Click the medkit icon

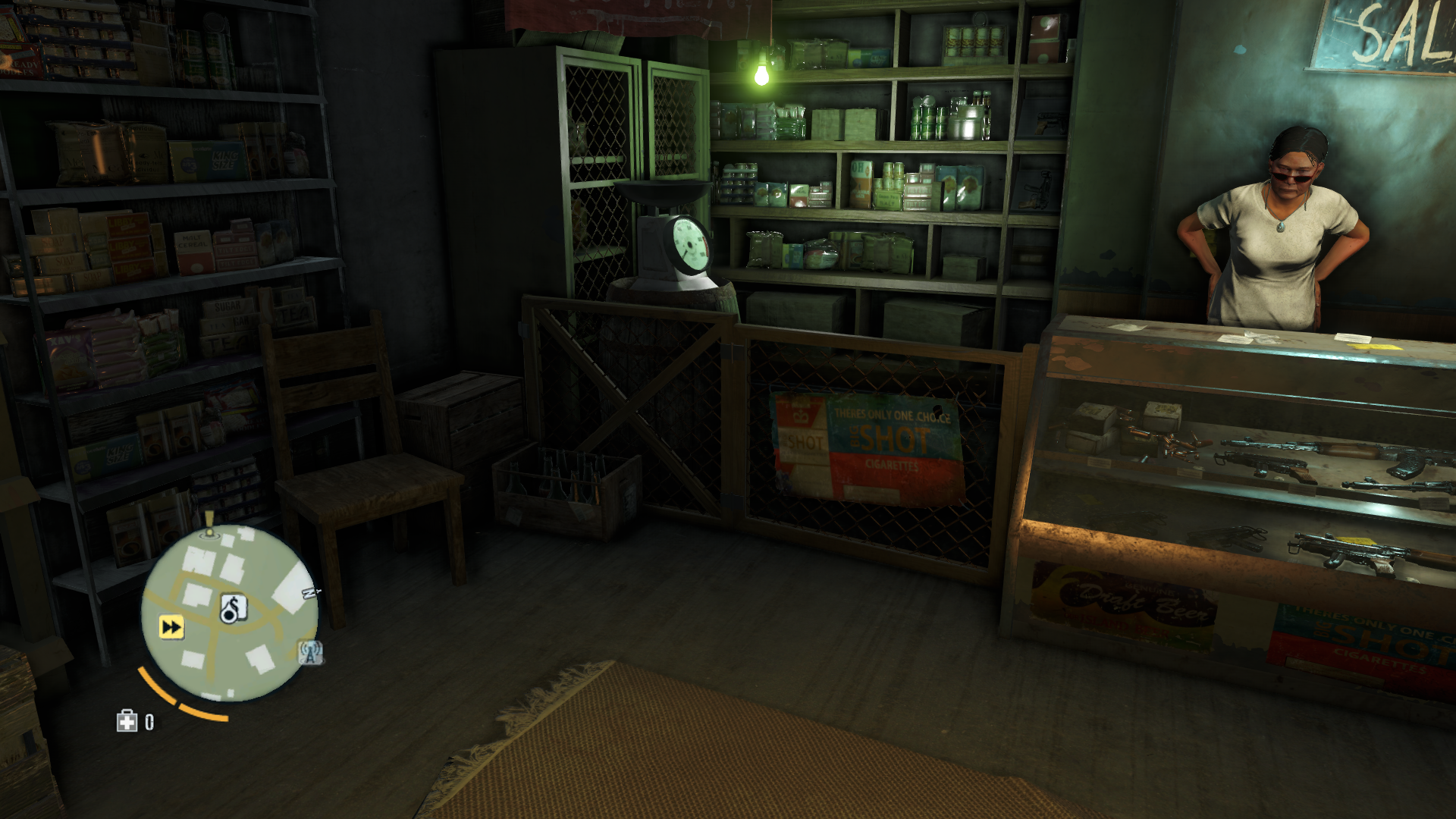point(126,721)
